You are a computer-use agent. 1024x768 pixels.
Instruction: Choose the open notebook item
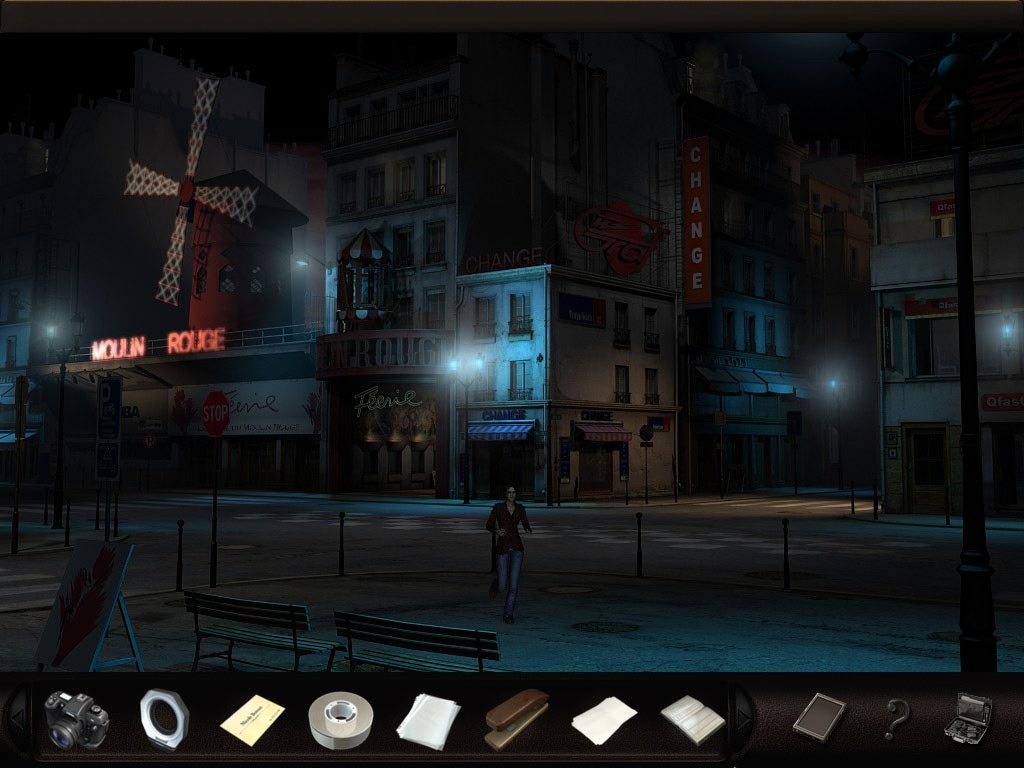tap(692, 720)
